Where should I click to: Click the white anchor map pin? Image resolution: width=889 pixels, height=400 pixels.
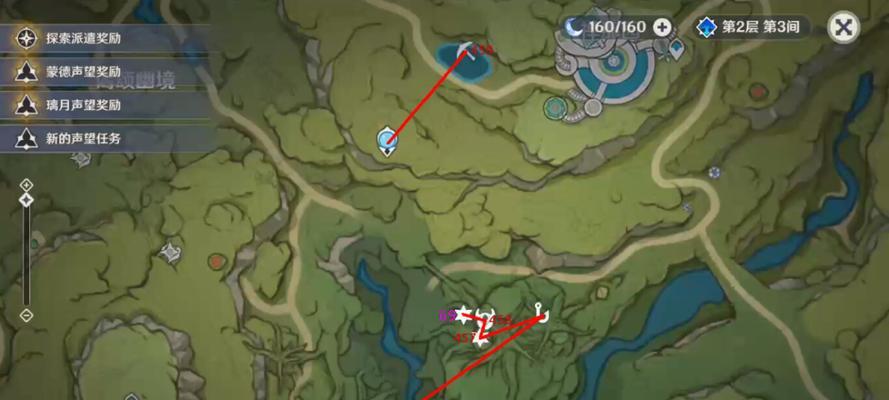point(539,313)
